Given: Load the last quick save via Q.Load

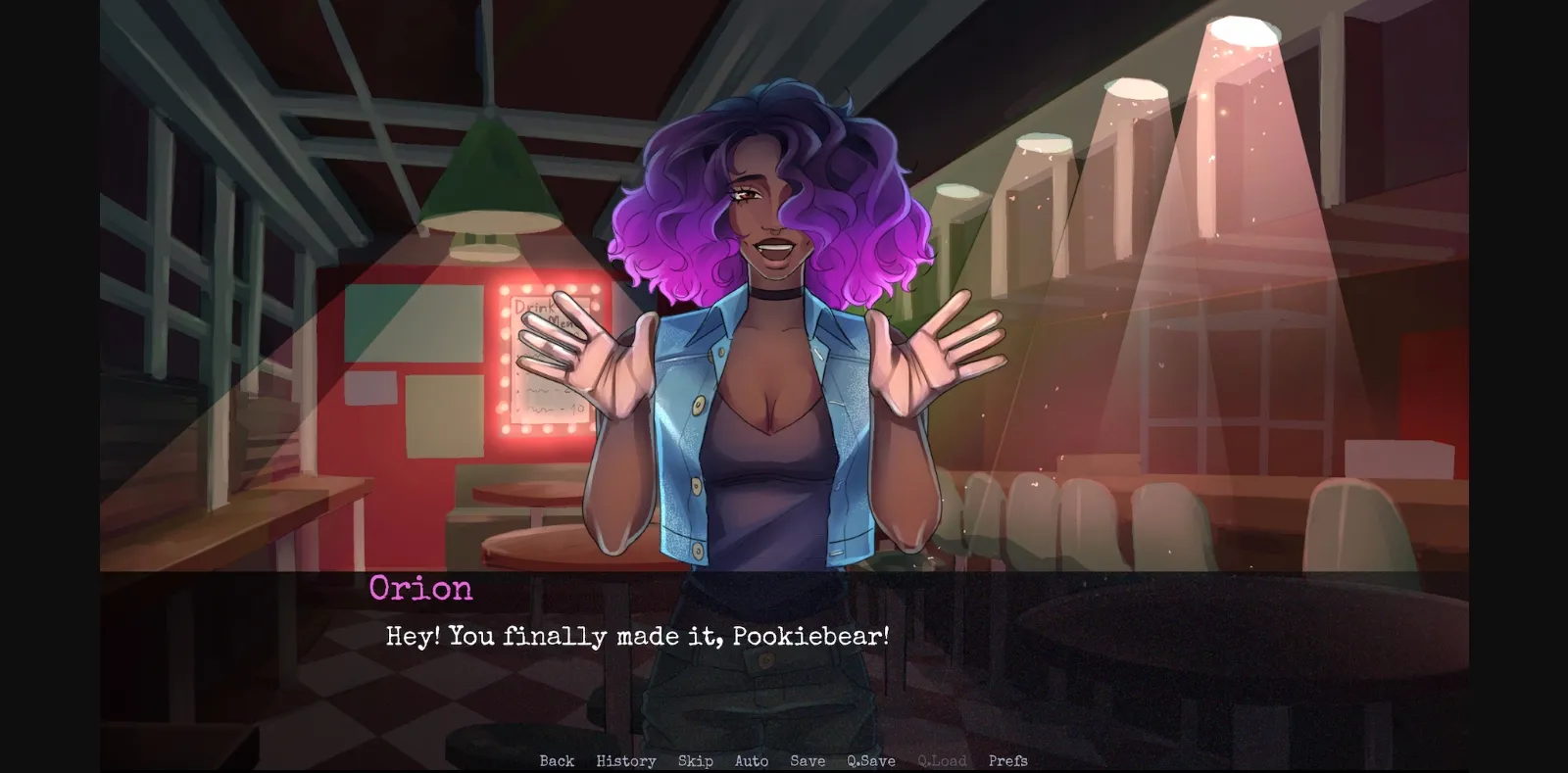Looking at the screenshot, I should pyautogui.click(x=942, y=760).
